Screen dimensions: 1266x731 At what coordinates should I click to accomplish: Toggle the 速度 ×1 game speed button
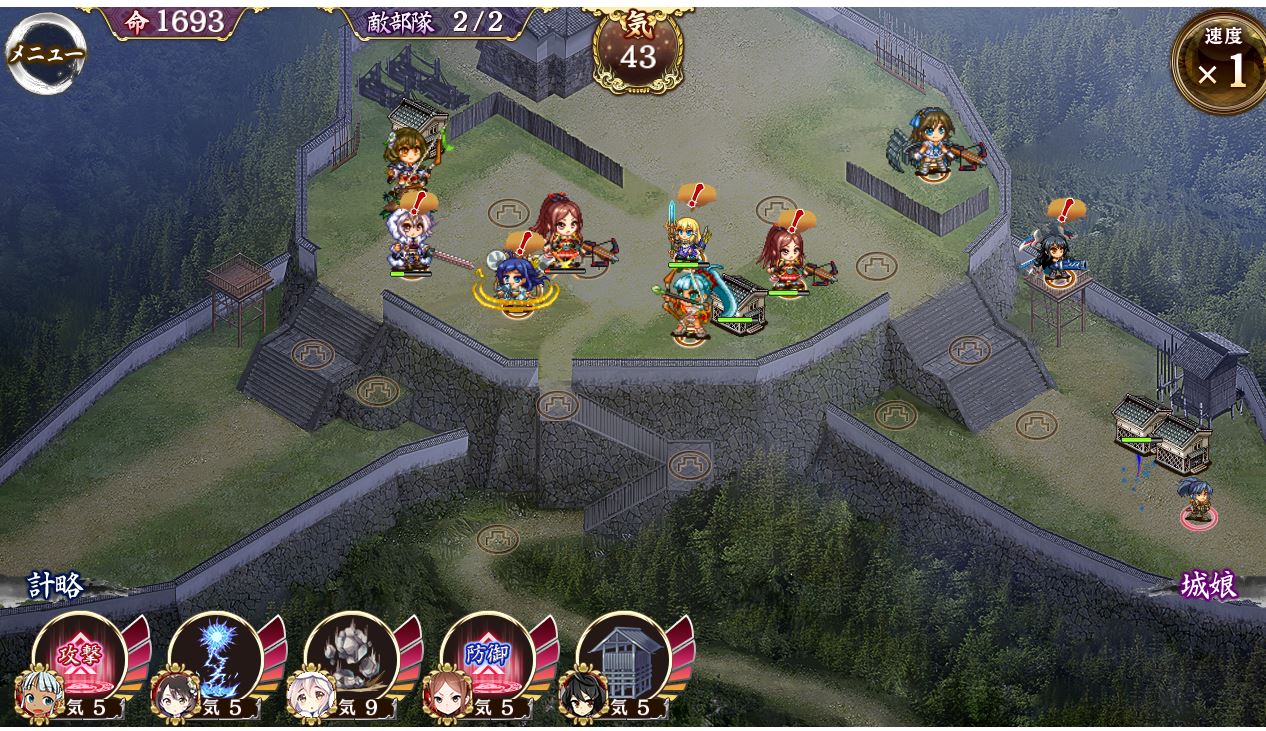1221,62
